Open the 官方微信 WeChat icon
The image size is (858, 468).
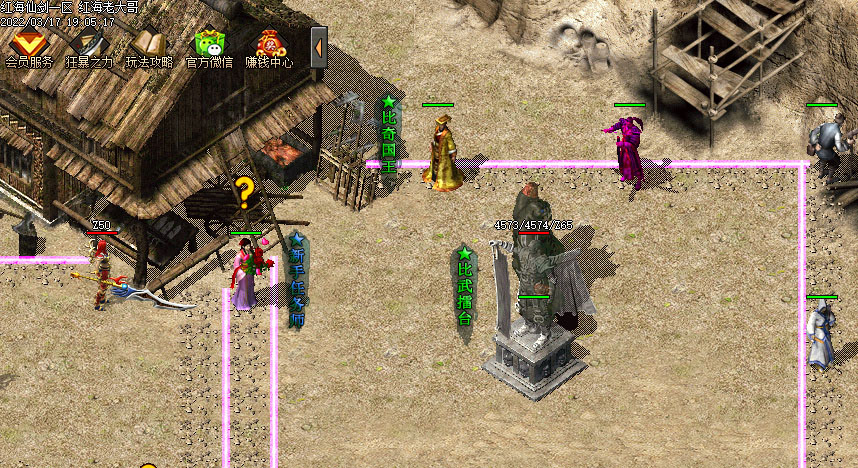[x=210, y=45]
